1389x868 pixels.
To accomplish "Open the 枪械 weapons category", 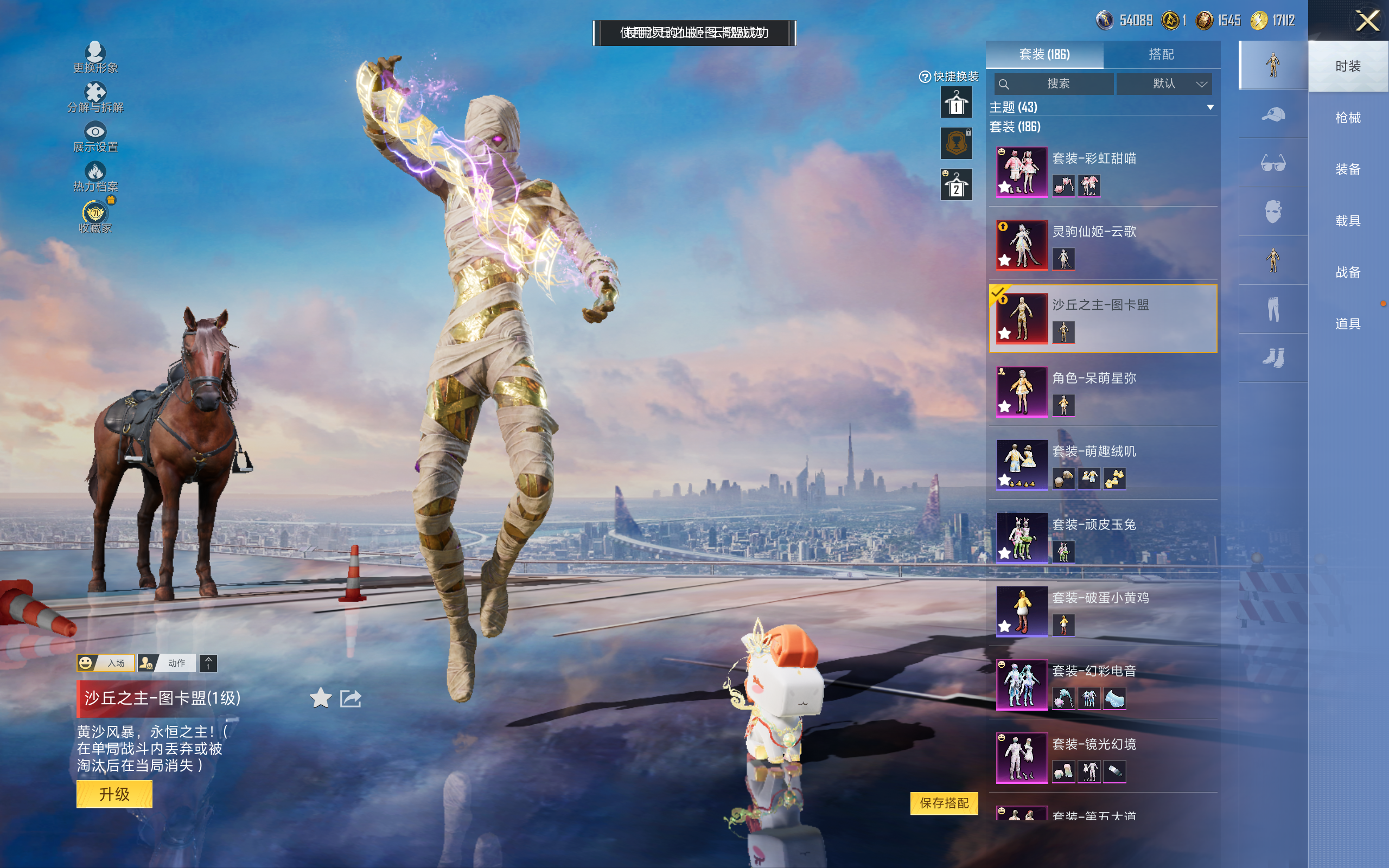I will point(1348,118).
